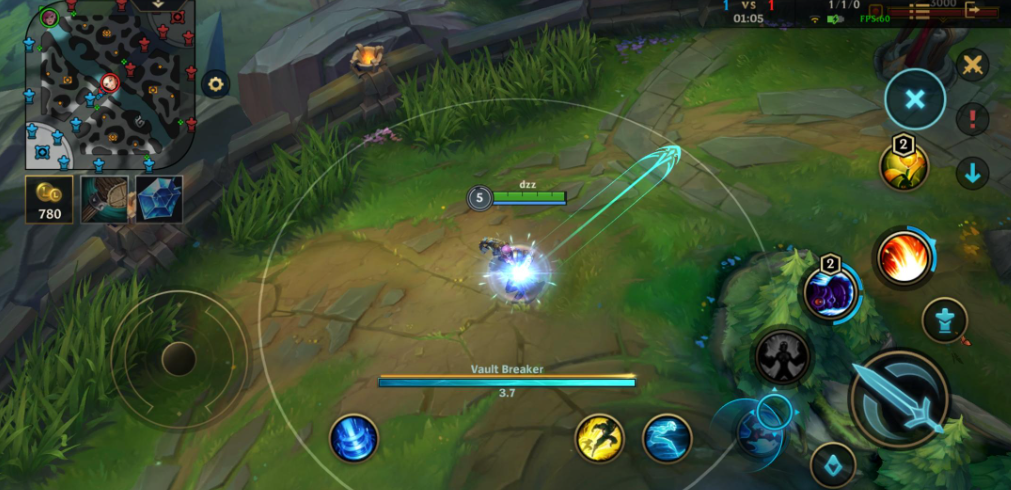Cancel the ability cast with the blue X
The image size is (1011, 490).
coord(914,99)
